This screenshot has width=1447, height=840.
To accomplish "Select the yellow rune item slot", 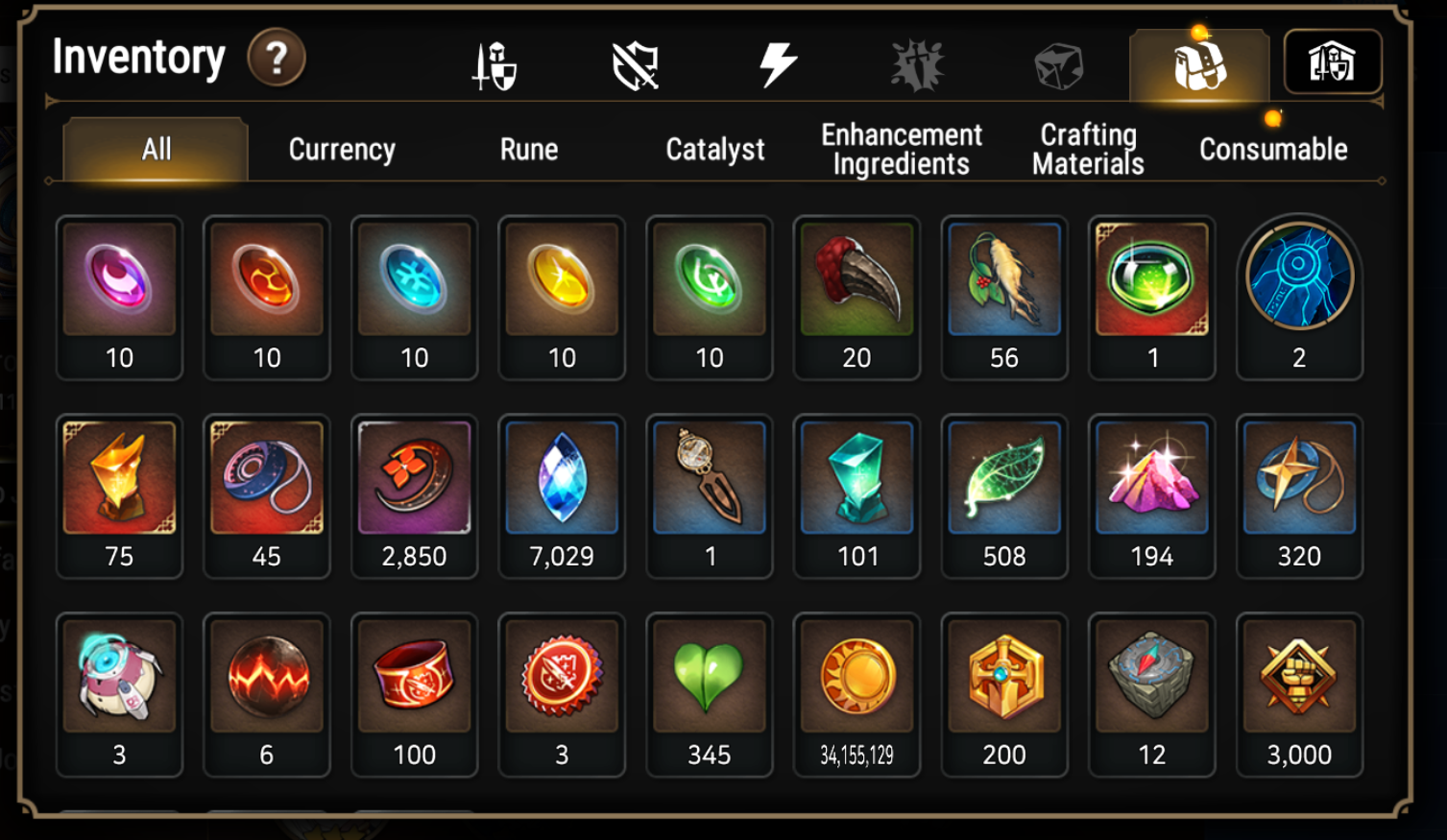I will [x=562, y=297].
